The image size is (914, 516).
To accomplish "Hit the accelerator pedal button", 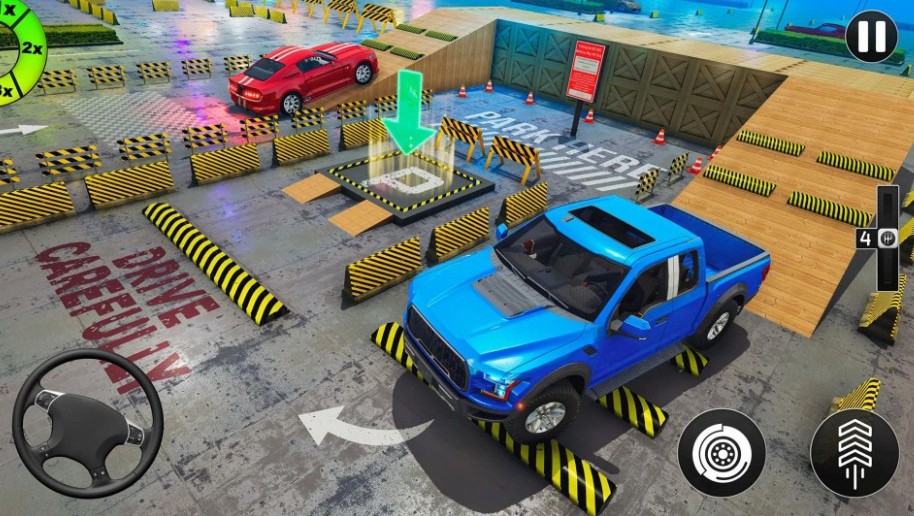I will click(854, 453).
